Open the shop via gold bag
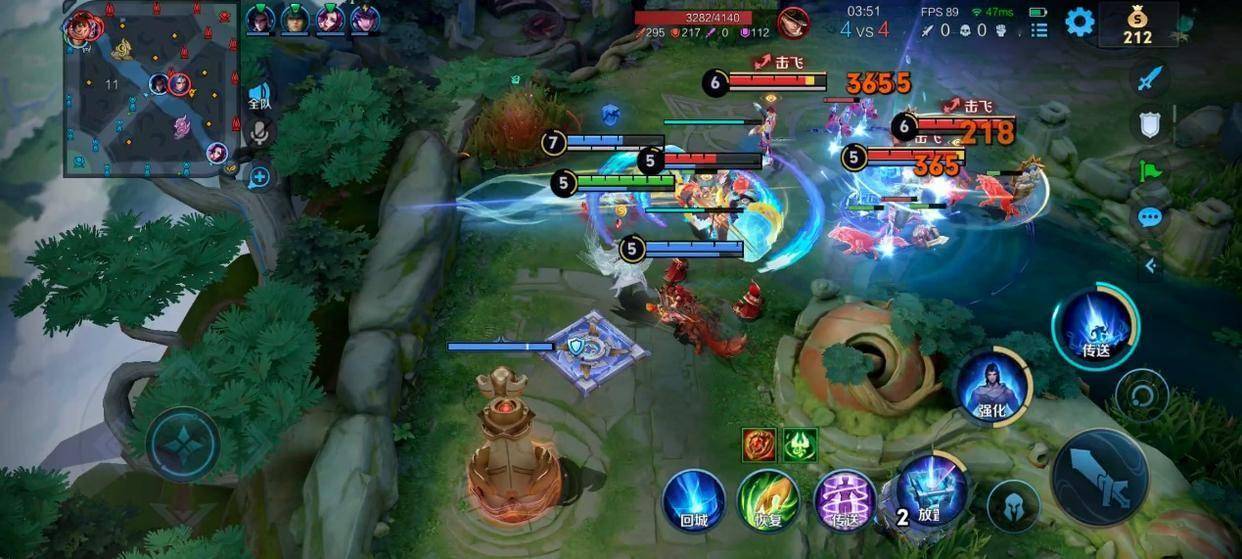The width and height of the screenshot is (1242, 559). 1137,25
